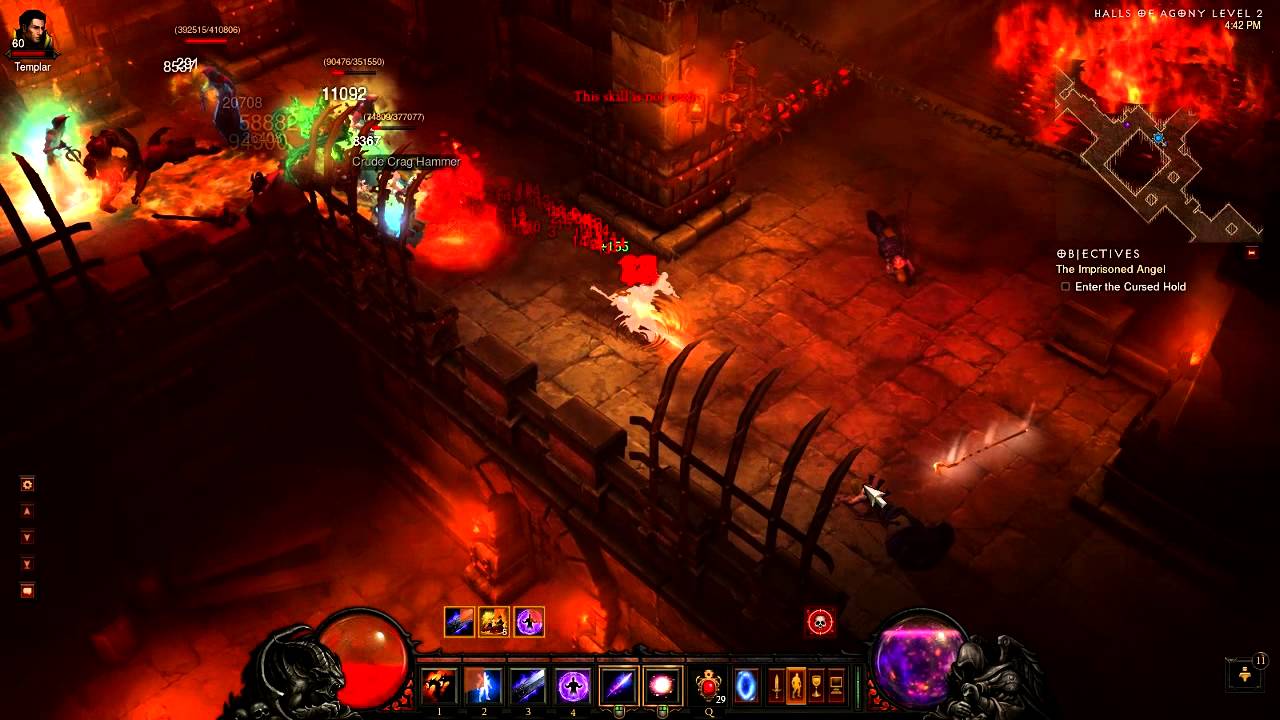Open the notification icon showing 11
The height and width of the screenshot is (720, 1280).
click(x=1246, y=673)
